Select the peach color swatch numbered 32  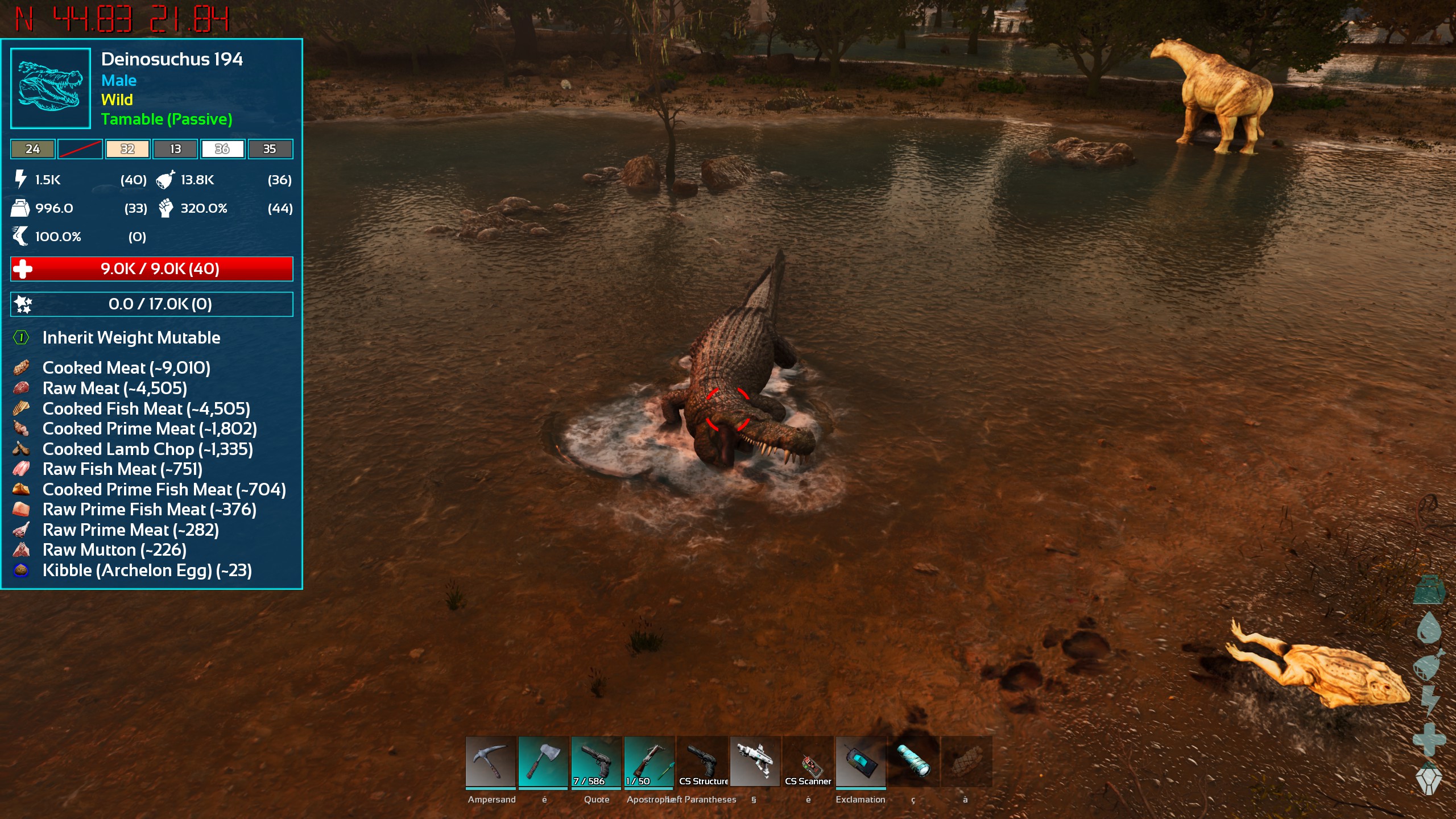[x=127, y=149]
